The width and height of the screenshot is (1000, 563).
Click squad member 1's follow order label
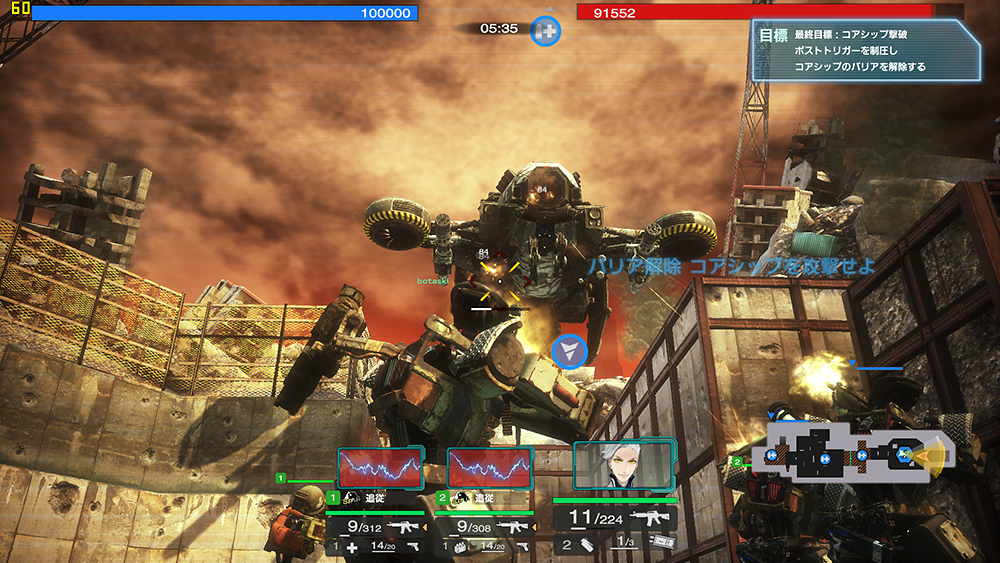pos(374,498)
